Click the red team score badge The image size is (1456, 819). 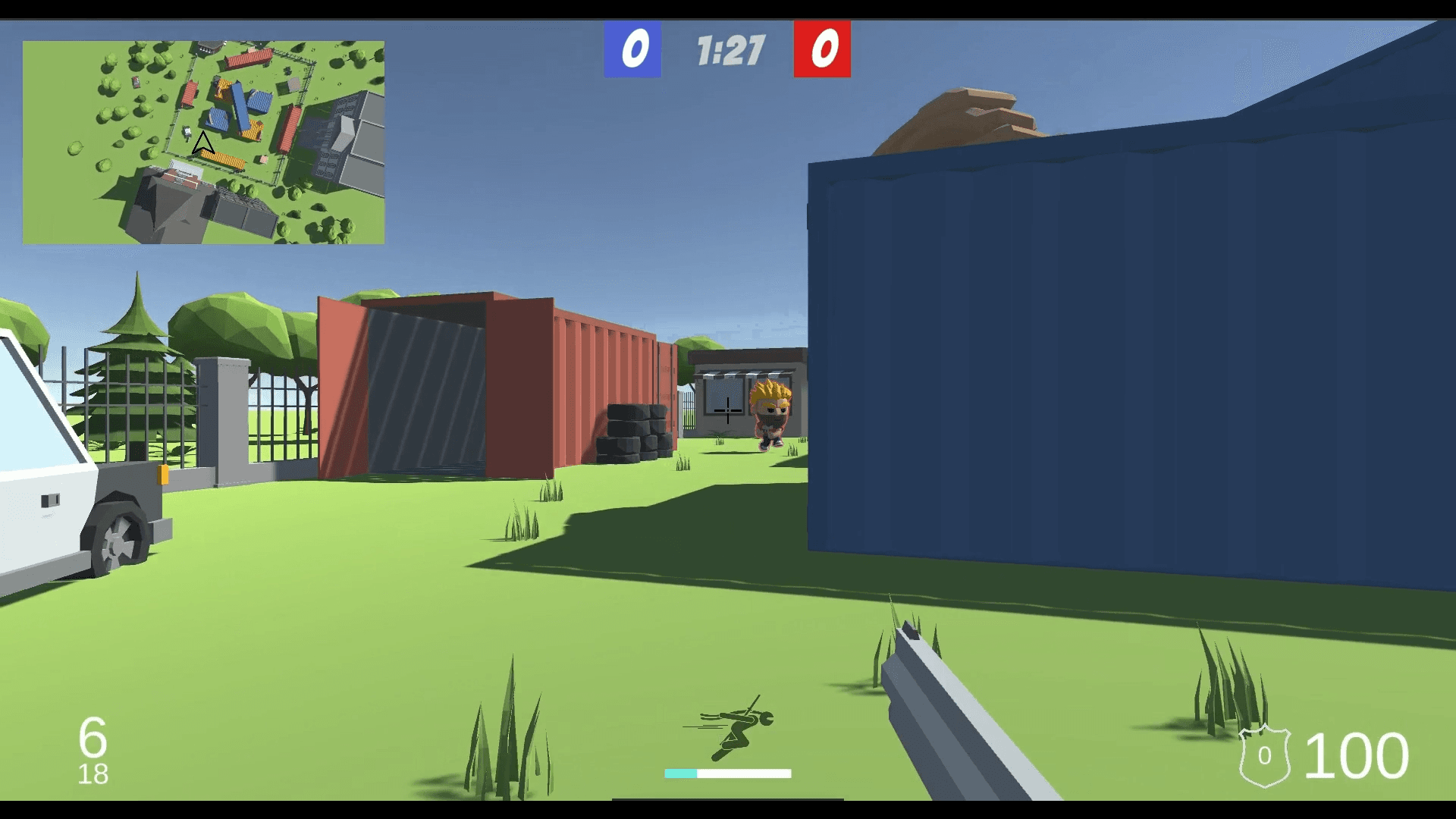[822, 49]
